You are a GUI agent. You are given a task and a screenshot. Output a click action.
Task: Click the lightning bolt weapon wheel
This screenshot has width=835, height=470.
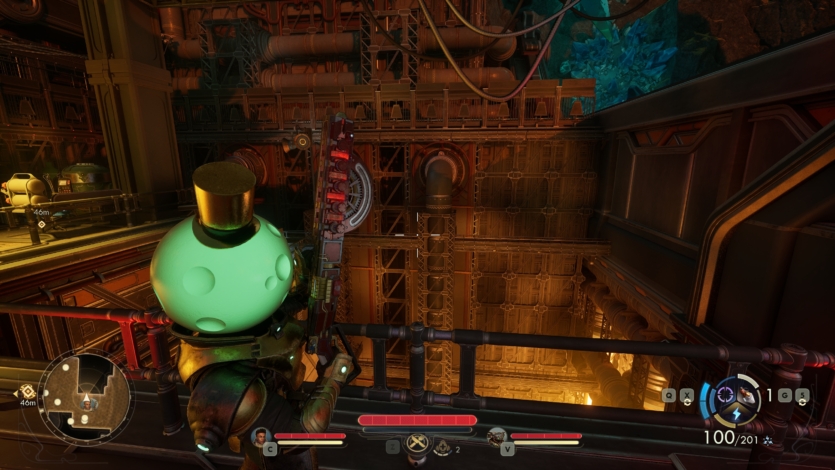coord(737,401)
